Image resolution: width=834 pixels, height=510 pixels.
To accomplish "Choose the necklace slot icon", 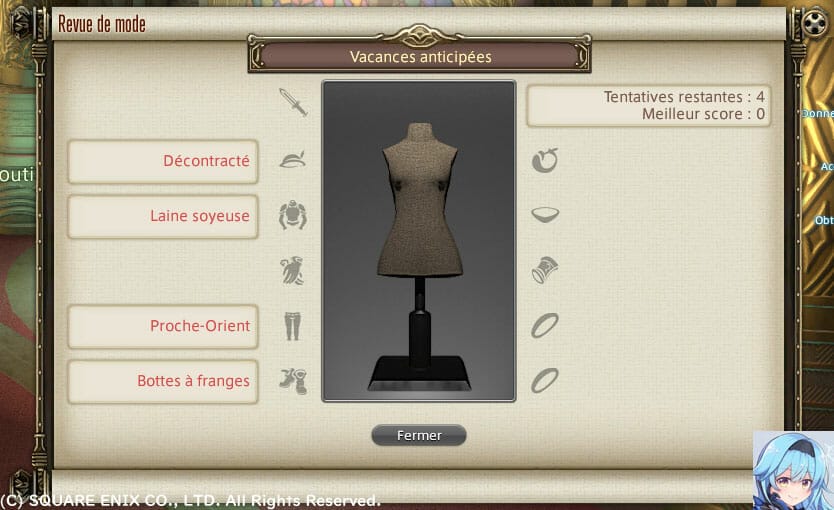I will [x=545, y=215].
